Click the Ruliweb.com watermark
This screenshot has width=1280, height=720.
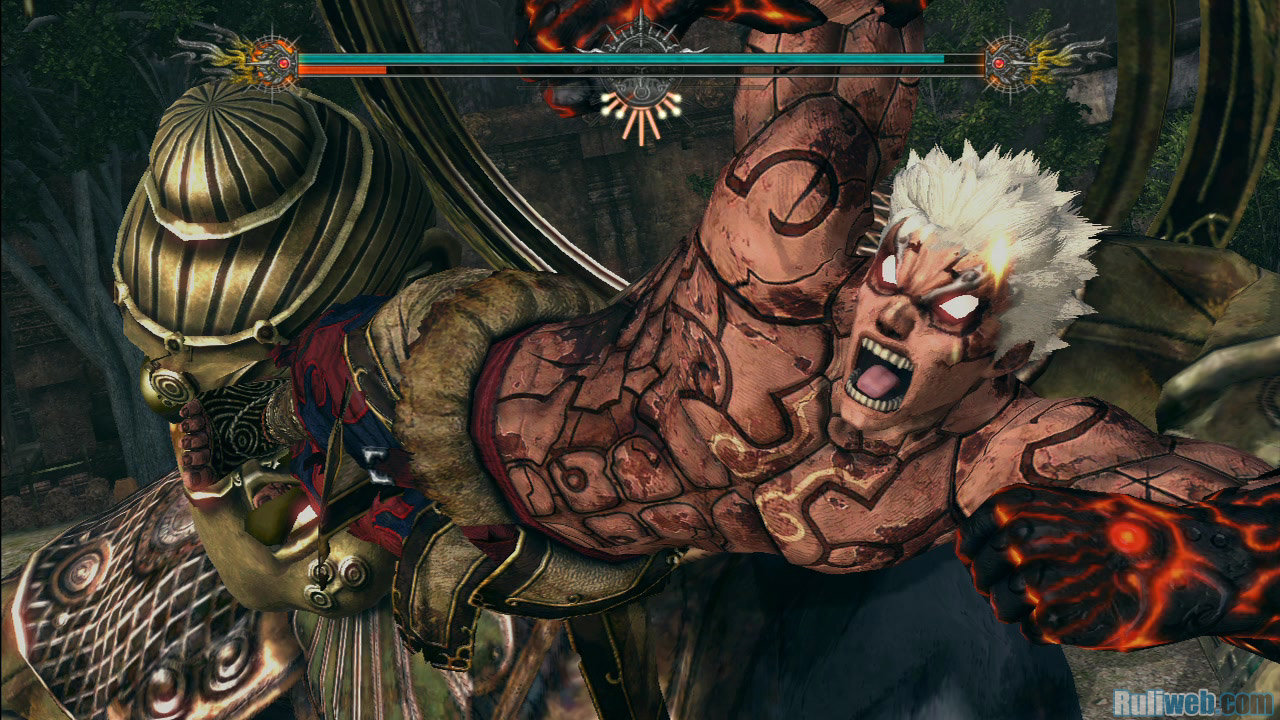(x=1191, y=699)
